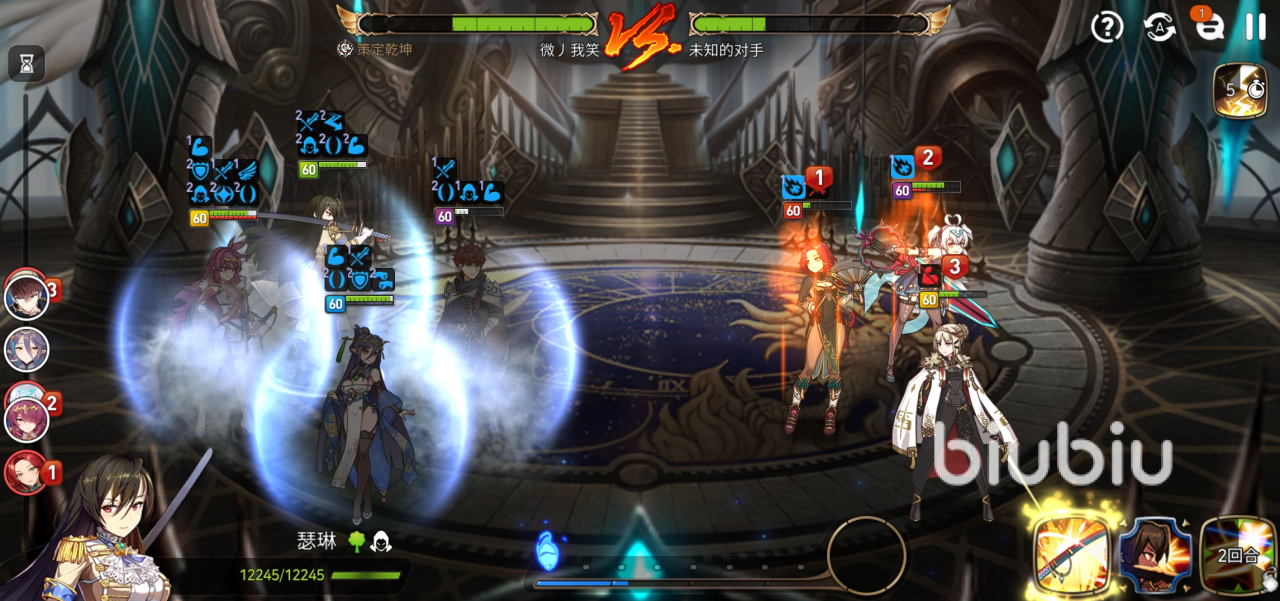The height and width of the screenshot is (601, 1280).
Task: Click the hourglass turn order icon
Action: [27, 65]
